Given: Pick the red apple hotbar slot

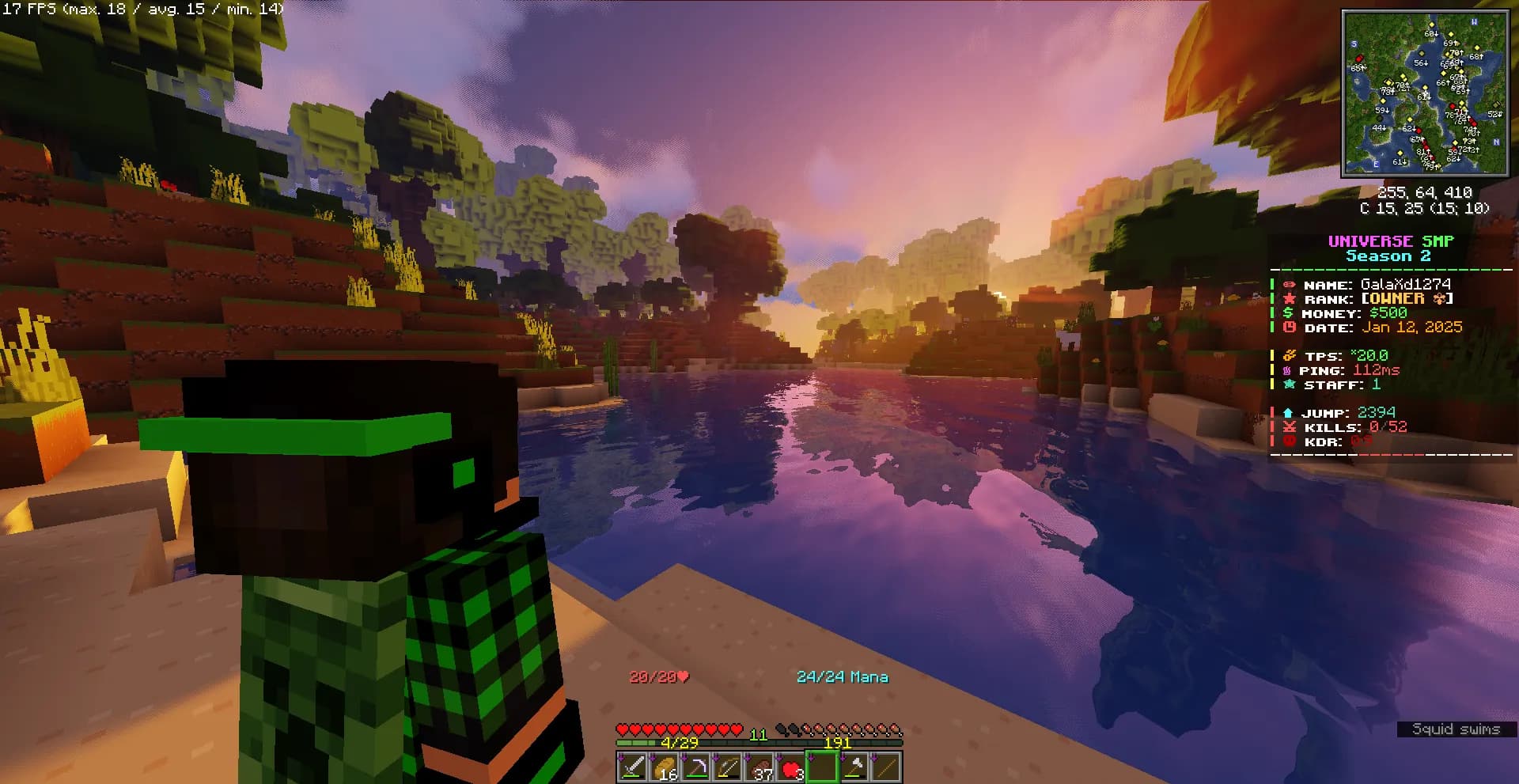Looking at the screenshot, I should pyautogui.click(x=790, y=767).
